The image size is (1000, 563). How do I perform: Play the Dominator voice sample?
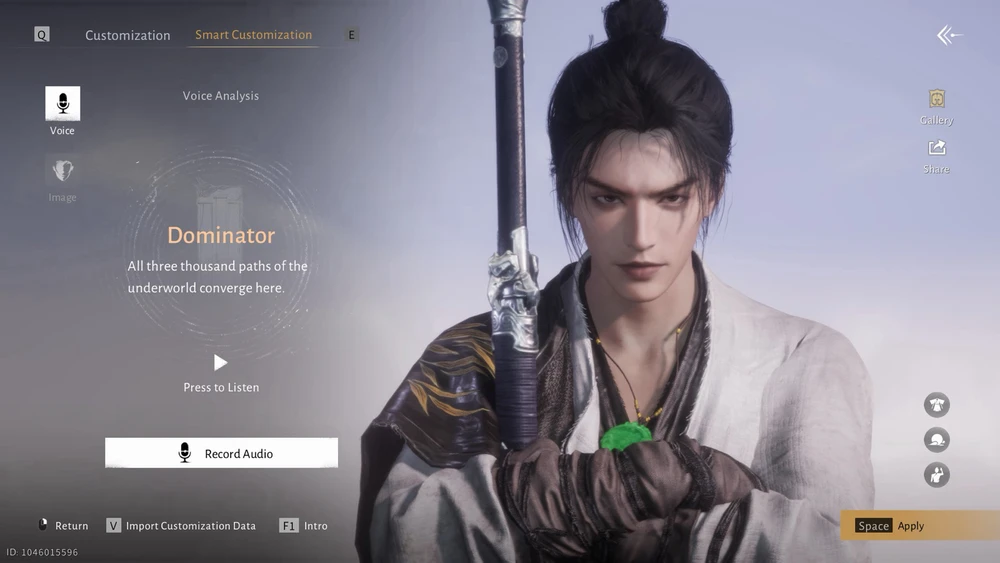[x=221, y=362]
